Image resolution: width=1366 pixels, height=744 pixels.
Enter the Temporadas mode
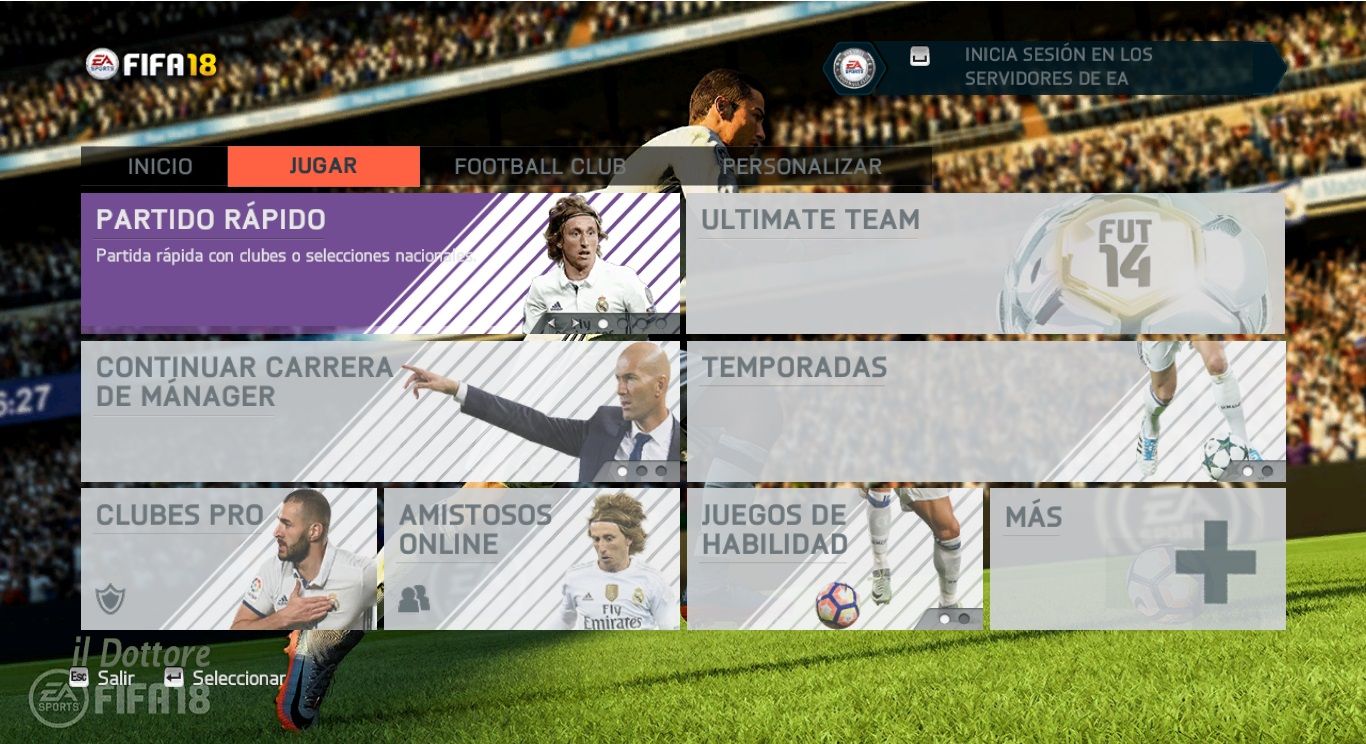point(985,411)
